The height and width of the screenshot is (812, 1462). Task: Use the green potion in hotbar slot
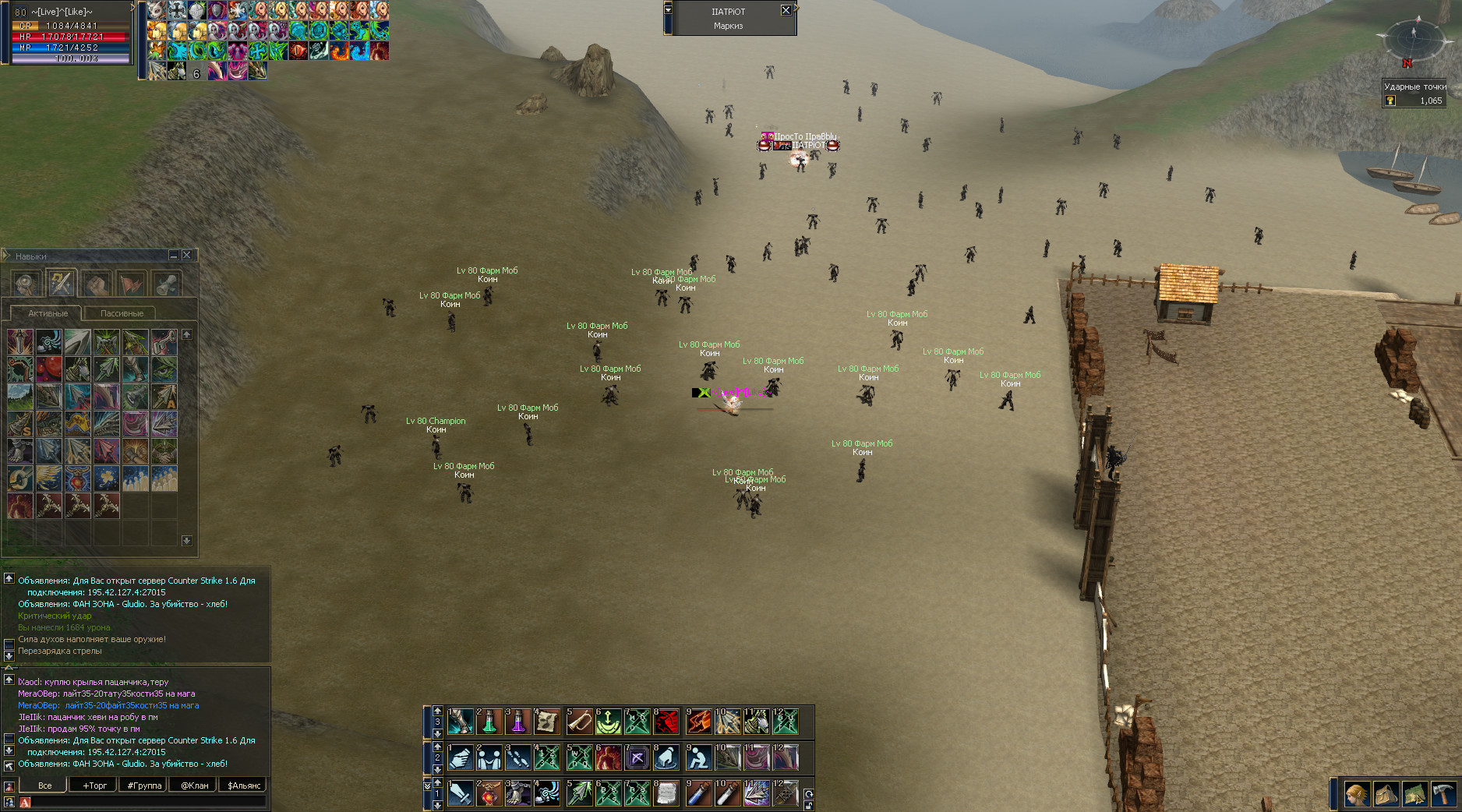point(489,722)
